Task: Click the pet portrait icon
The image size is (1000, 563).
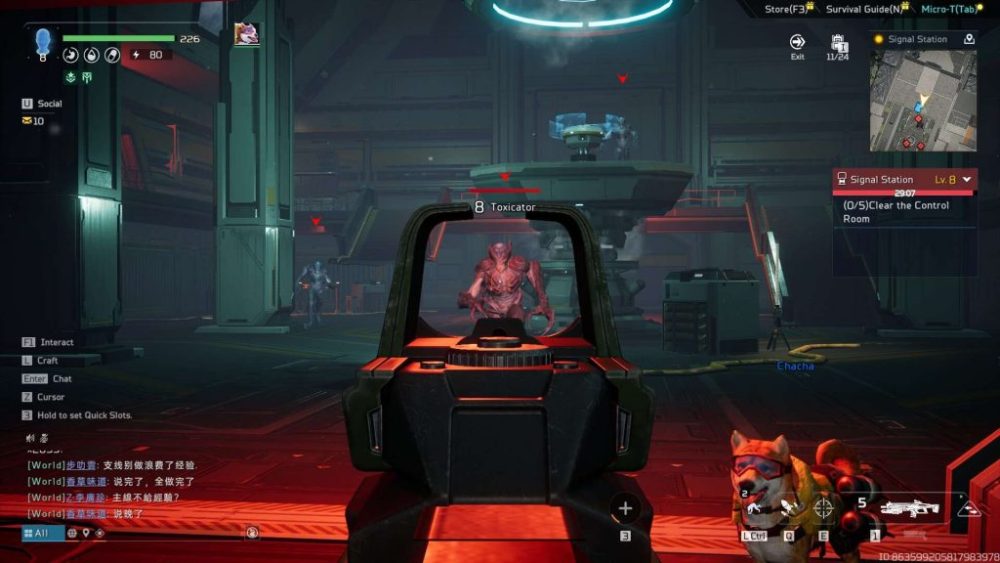Action: (x=246, y=34)
